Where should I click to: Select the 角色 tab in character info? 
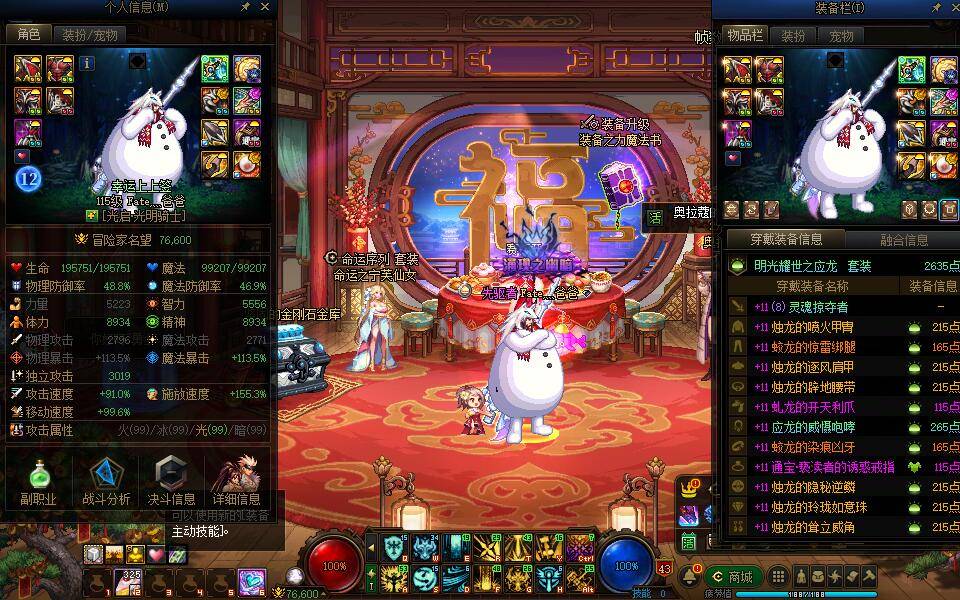click(x=27, y=35)
